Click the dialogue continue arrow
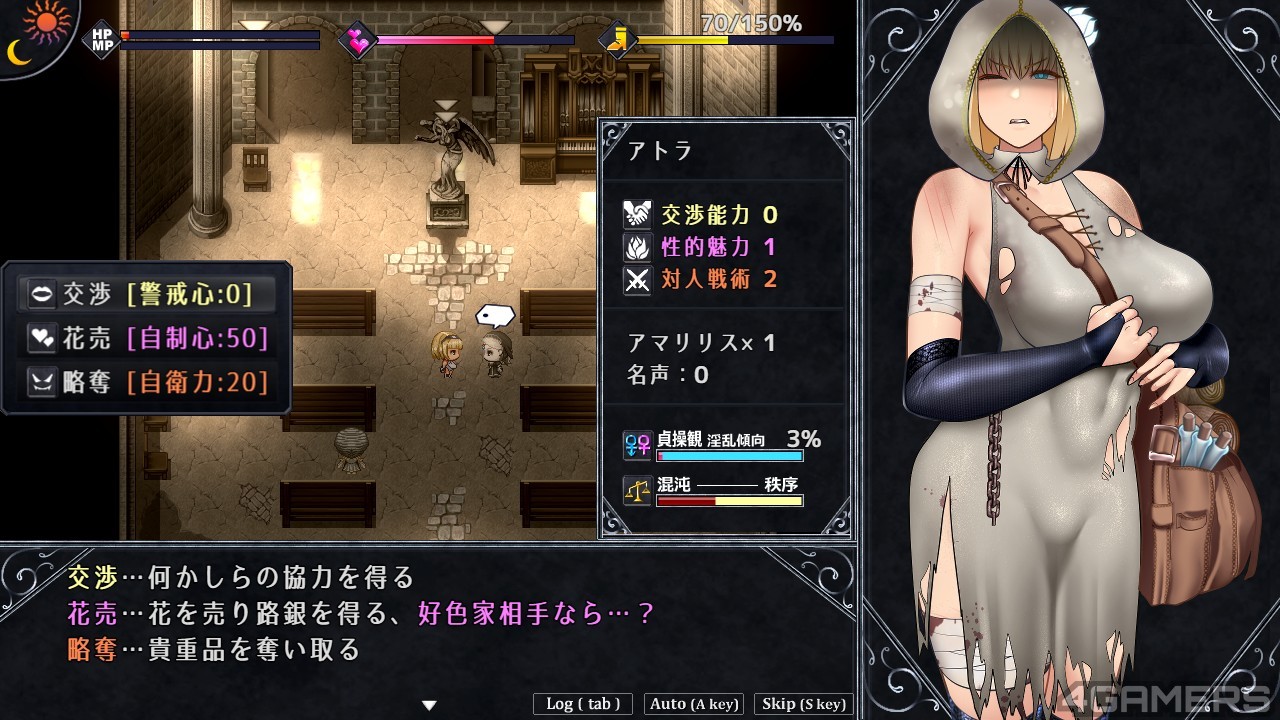The width and height of the screenshot is (1280, 720). [429, 705]
